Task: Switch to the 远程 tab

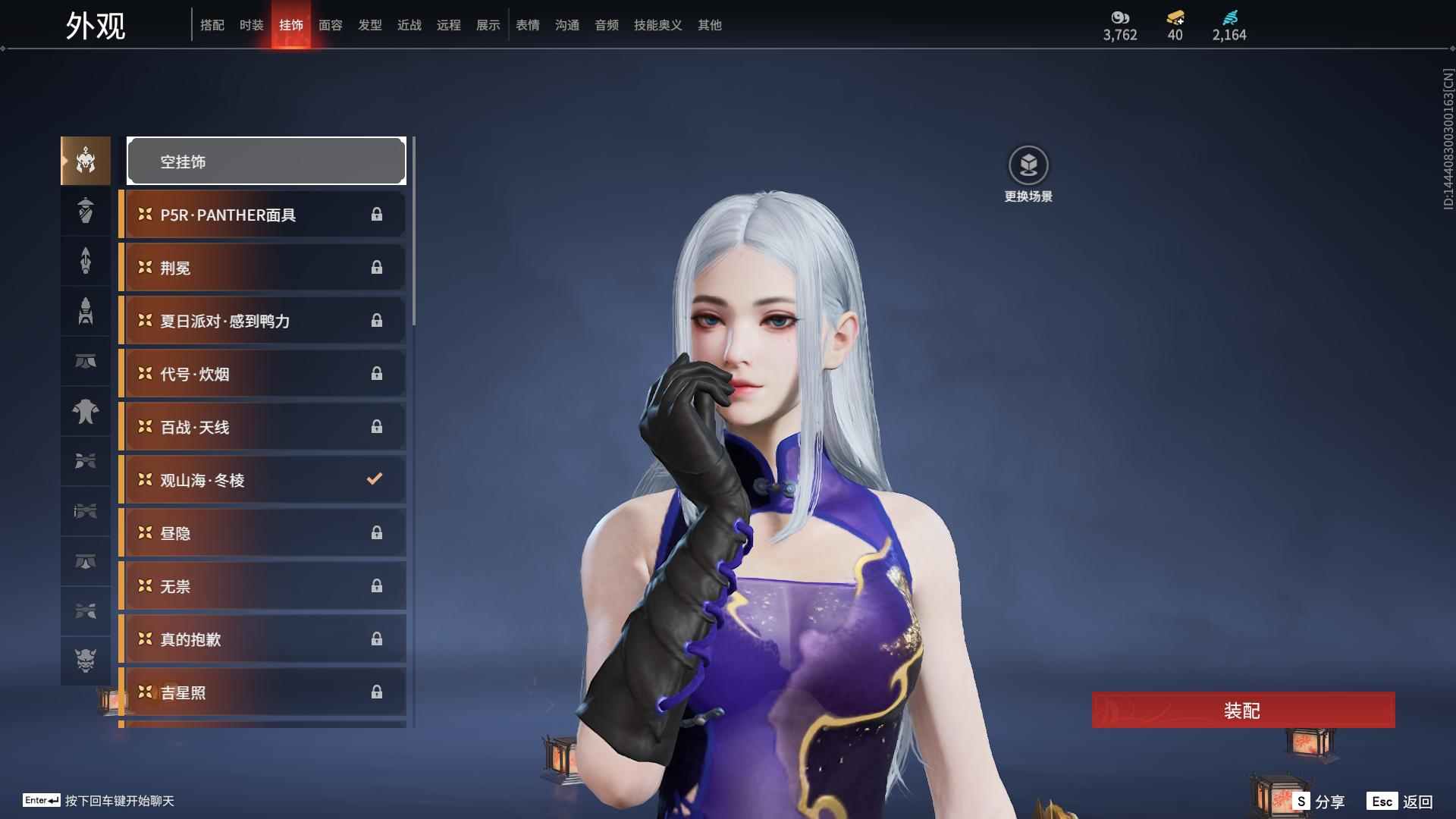Action: point(449,25)
